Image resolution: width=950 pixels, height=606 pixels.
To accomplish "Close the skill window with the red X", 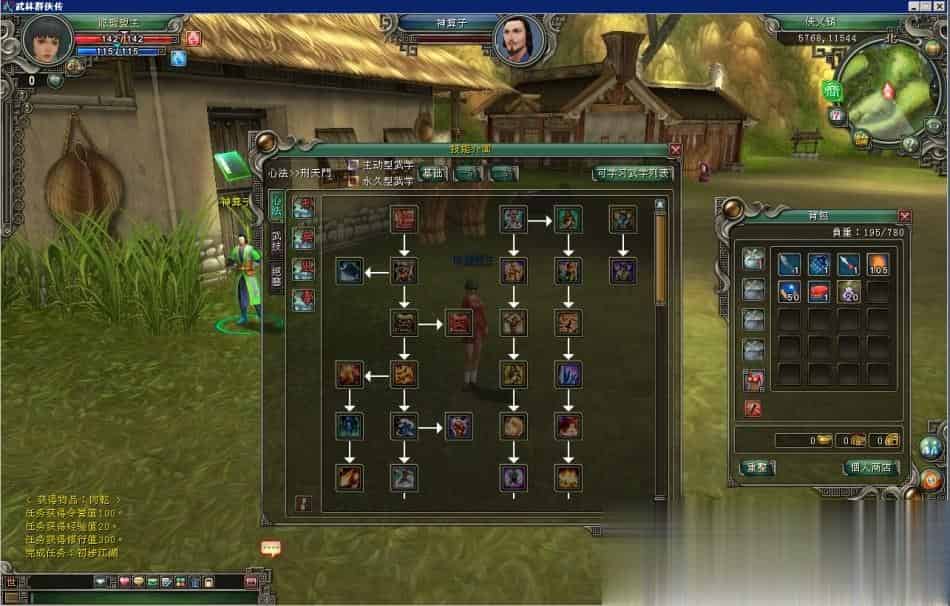I will coord(675,150).
